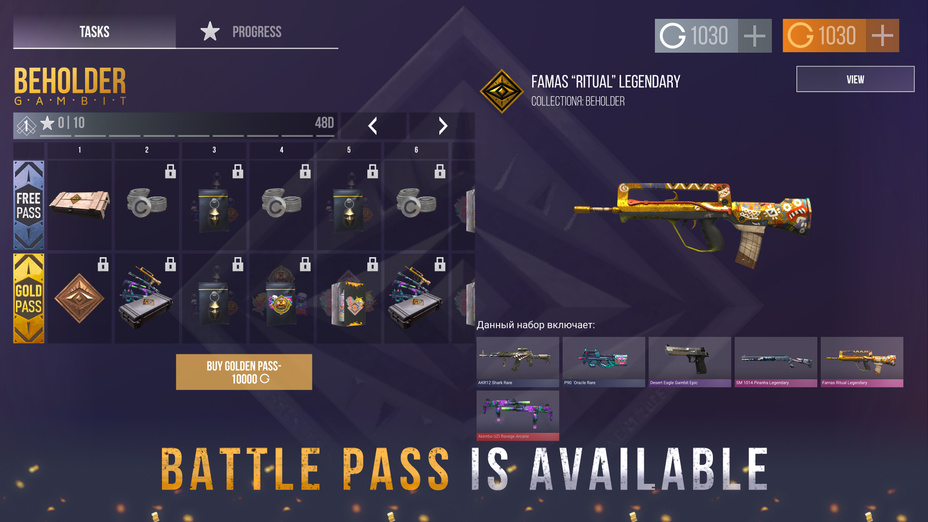Select the gold pass bronze medal reward
The image size is (928, 522).
point(79,298)
